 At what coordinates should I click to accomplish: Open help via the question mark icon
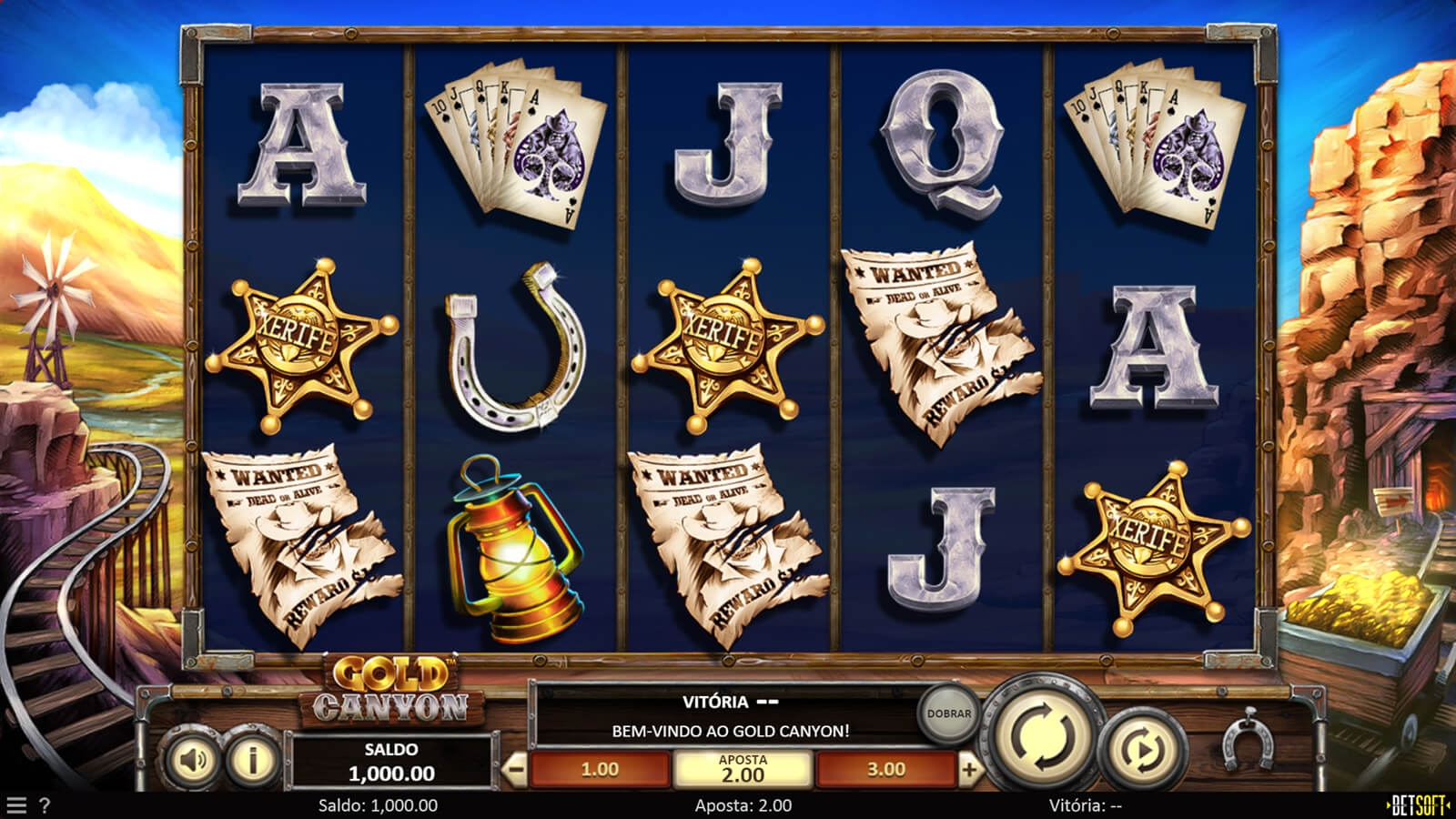click(45, 805)
